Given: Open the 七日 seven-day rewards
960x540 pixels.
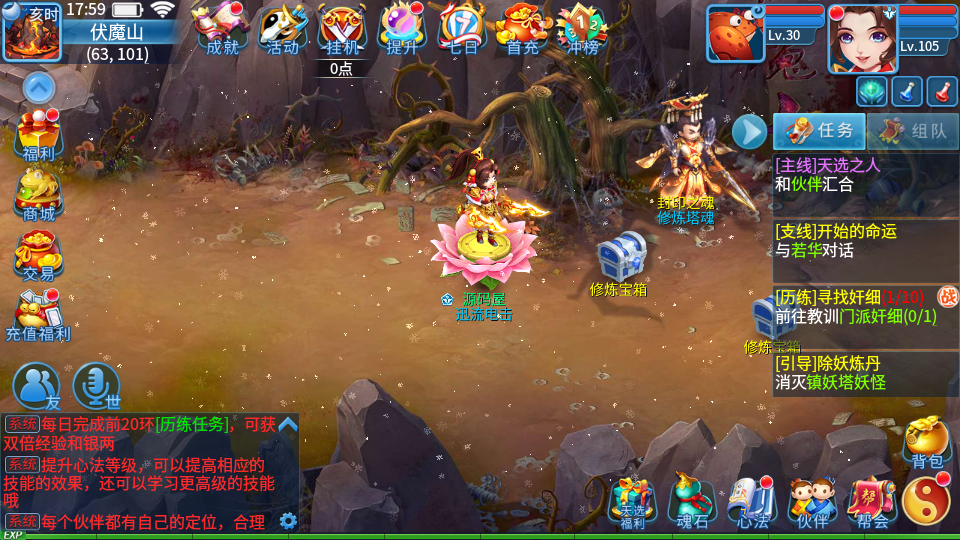Looking at the screenshot, I should pyautogui.click(x=462, y=28).
